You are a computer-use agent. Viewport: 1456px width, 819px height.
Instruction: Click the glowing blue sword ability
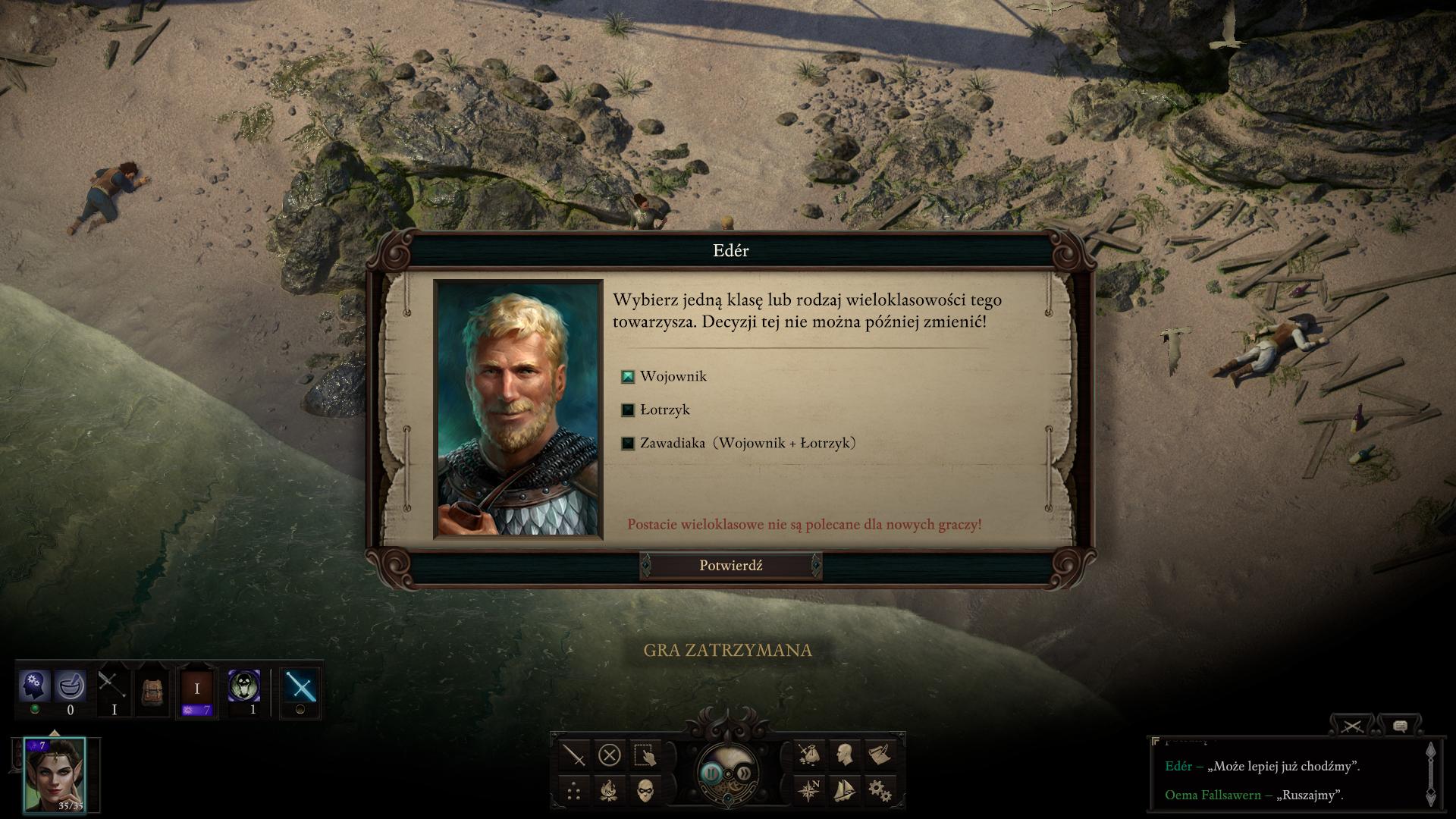point(300,688)
